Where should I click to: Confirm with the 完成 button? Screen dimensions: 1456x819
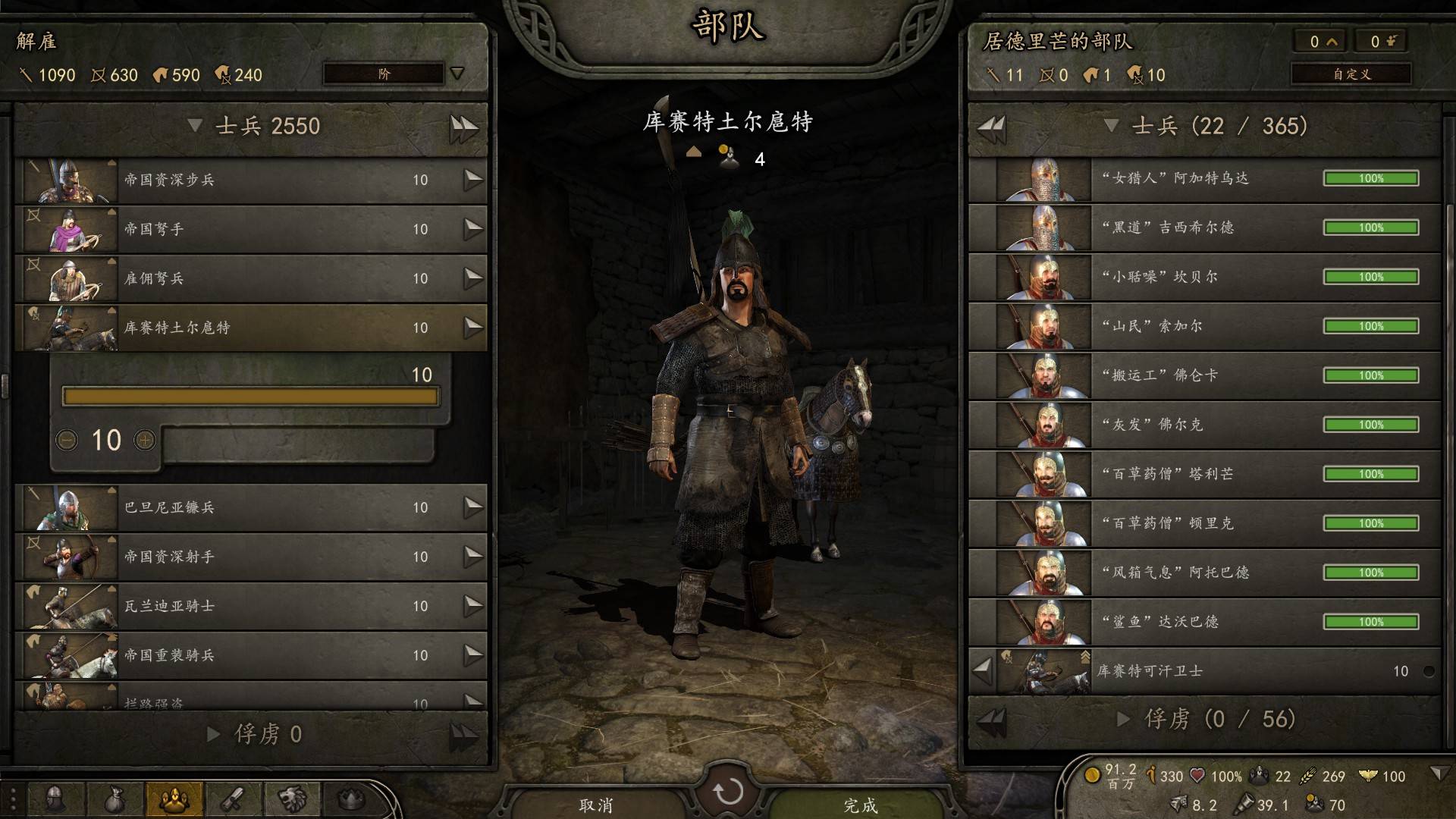click(860, 804)
